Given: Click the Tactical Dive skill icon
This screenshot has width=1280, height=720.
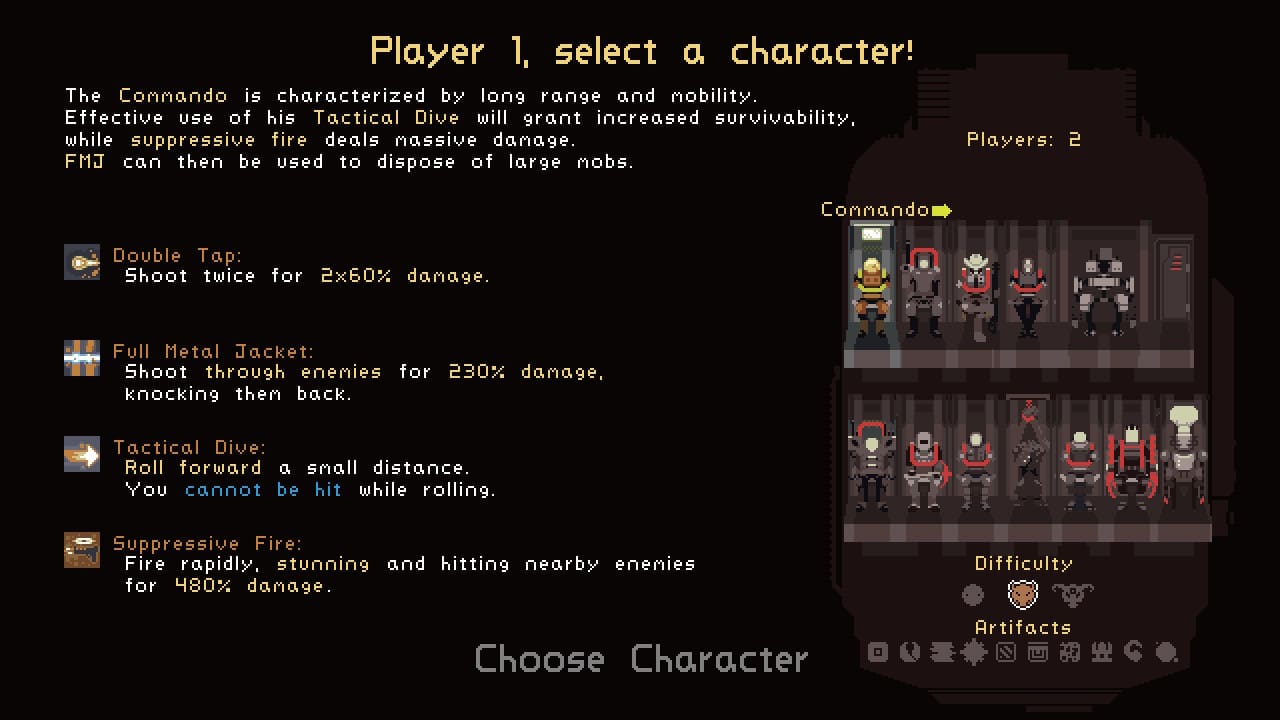Looking at the screenshot, I should [x=82, y=455].
